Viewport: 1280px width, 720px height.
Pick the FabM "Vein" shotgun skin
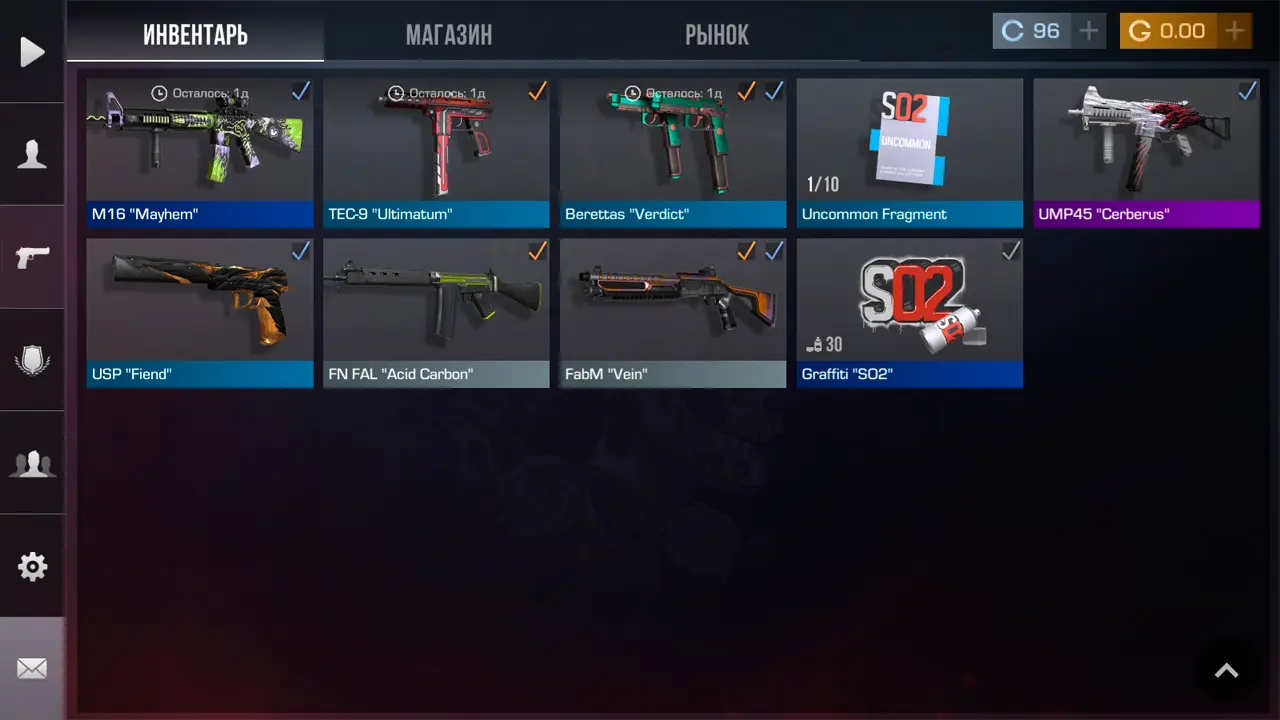click(x=673, y=312)
